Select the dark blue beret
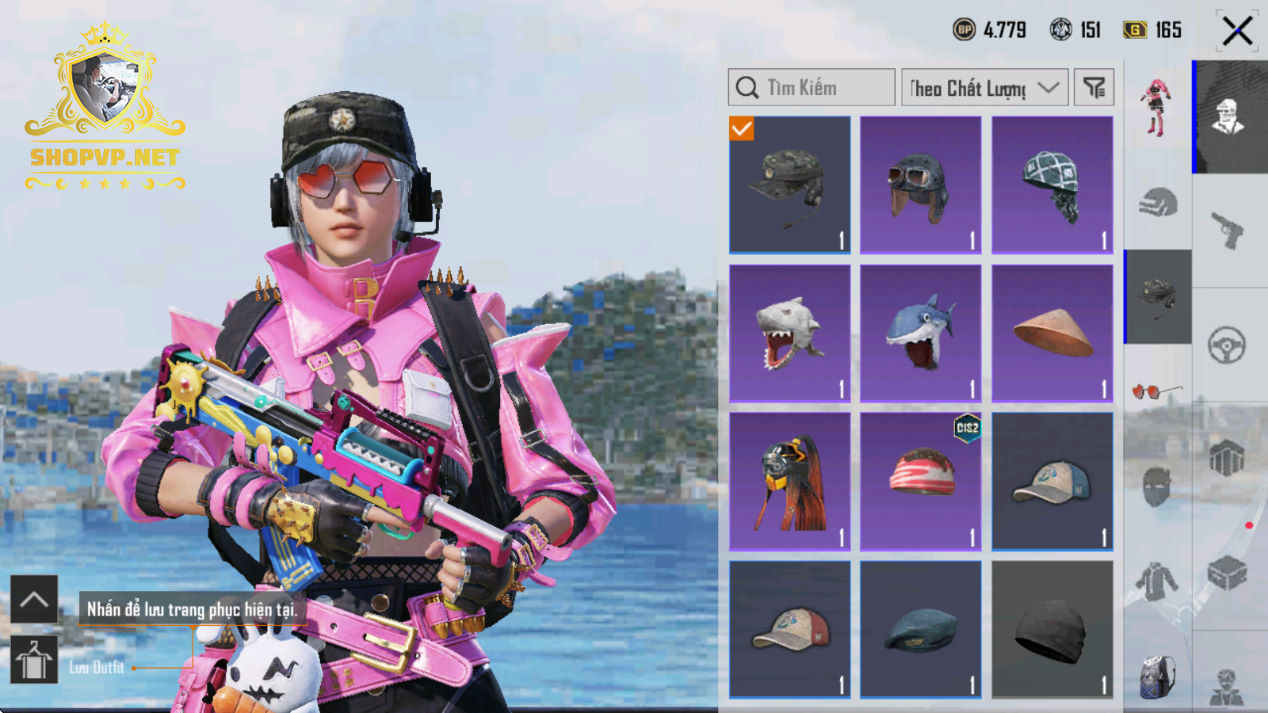 point(920,629)
